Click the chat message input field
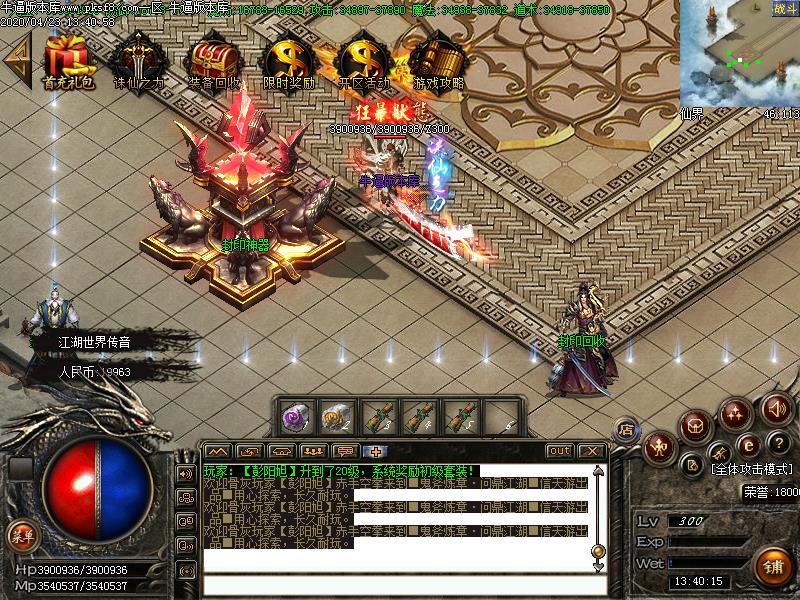800x600 pixels. click(x=400, y=587)
